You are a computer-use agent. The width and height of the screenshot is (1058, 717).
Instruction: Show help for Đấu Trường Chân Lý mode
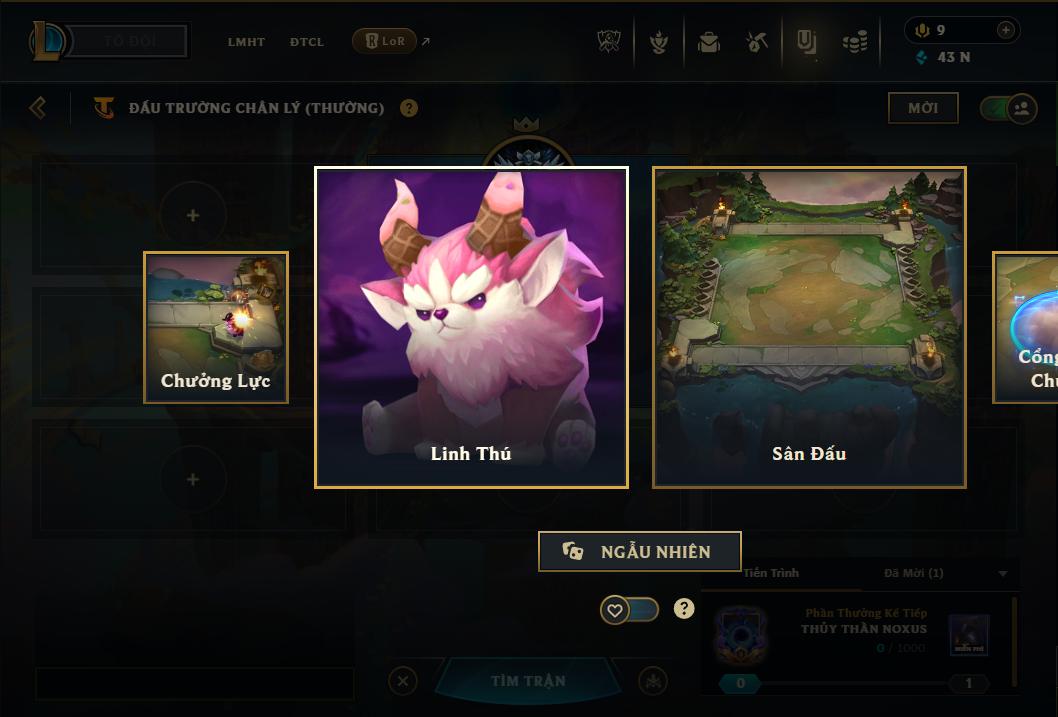tap(409, 108)
